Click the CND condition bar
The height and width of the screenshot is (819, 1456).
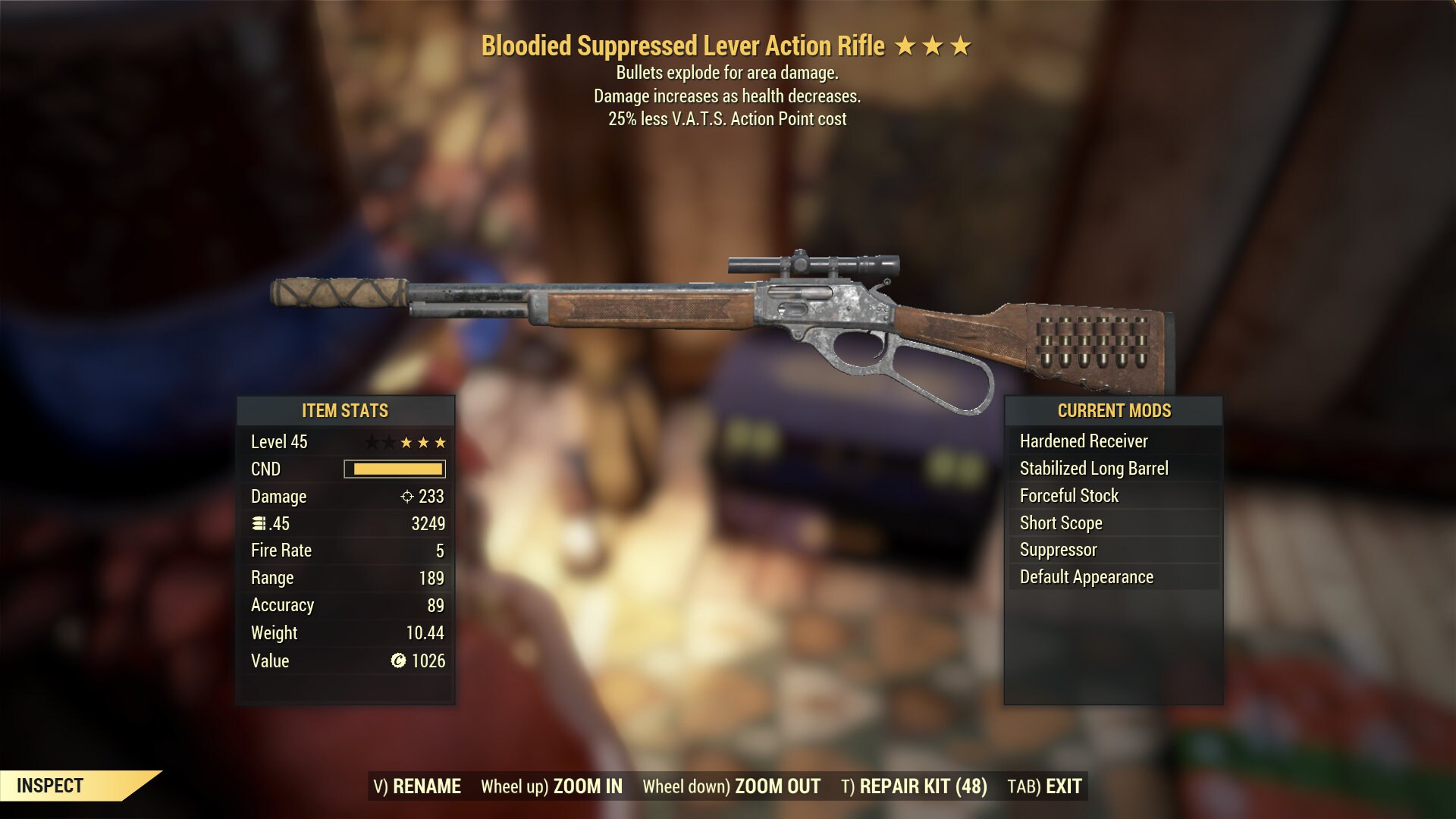[x=394, y=469]
